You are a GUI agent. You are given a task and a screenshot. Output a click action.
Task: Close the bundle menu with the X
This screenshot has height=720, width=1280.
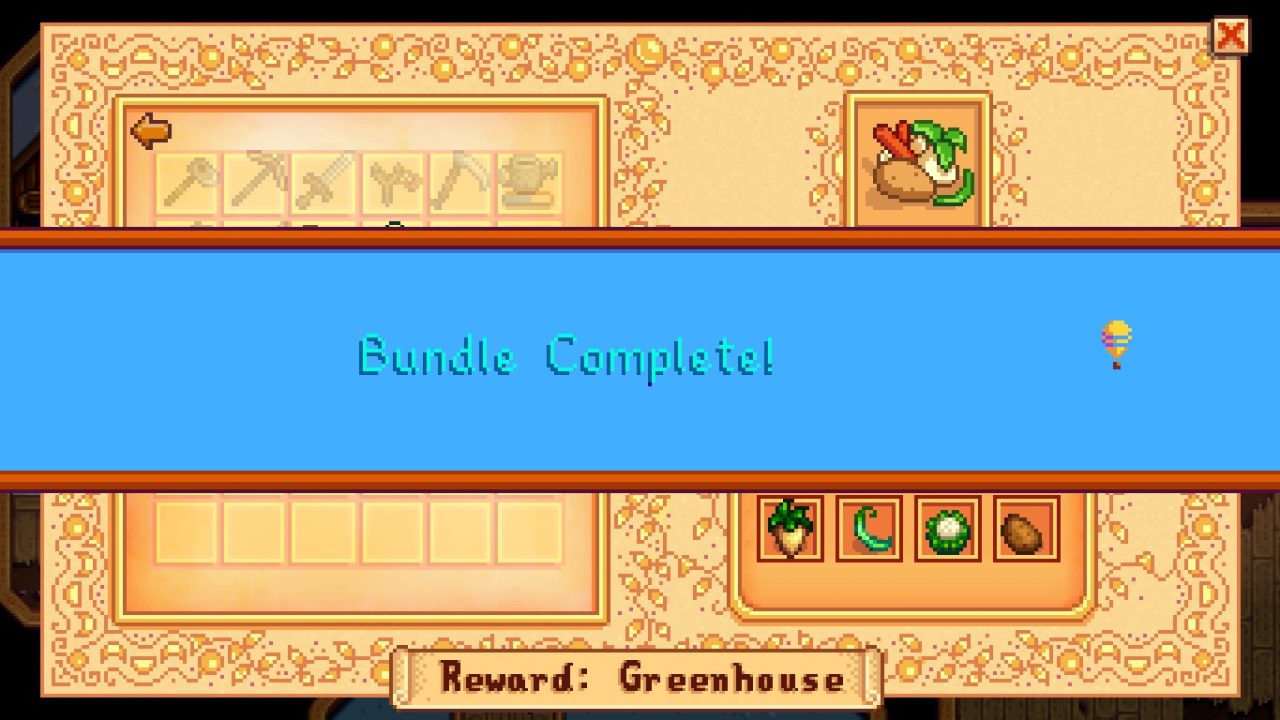1229,33
